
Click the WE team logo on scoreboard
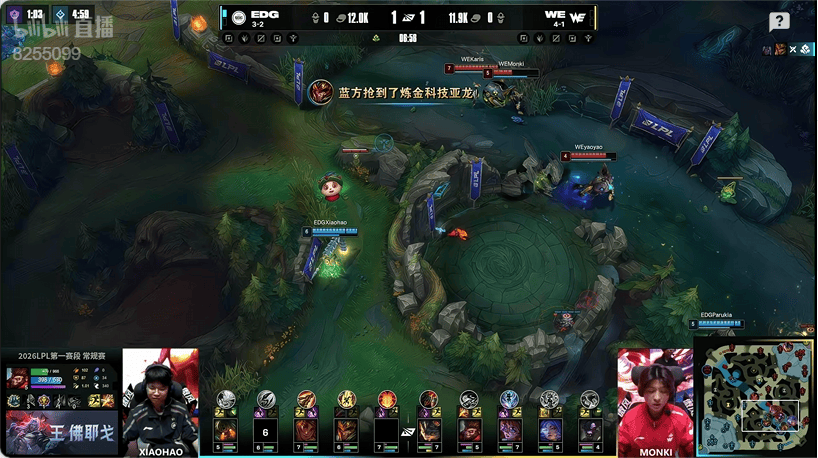578,17
